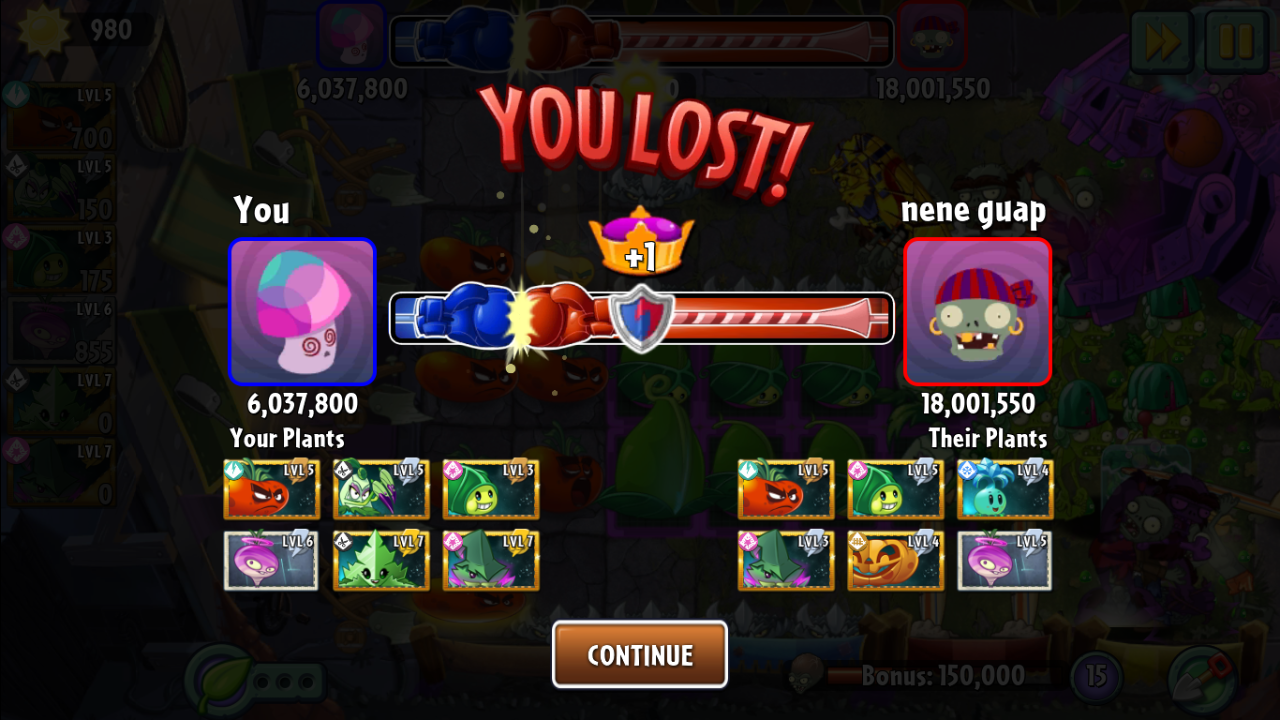
Task: Inspect the opponent's LVL 4 pumpkin plant card
Action: (895, 560)
